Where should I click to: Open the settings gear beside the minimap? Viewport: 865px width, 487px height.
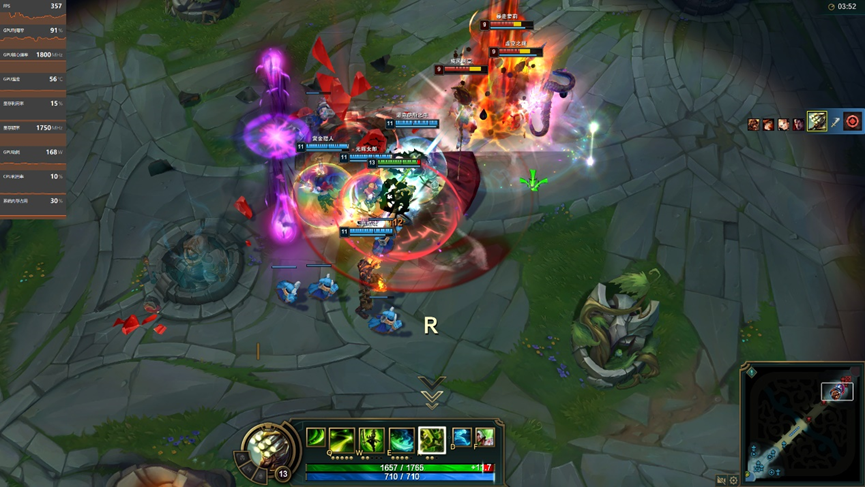coord(734,480)
